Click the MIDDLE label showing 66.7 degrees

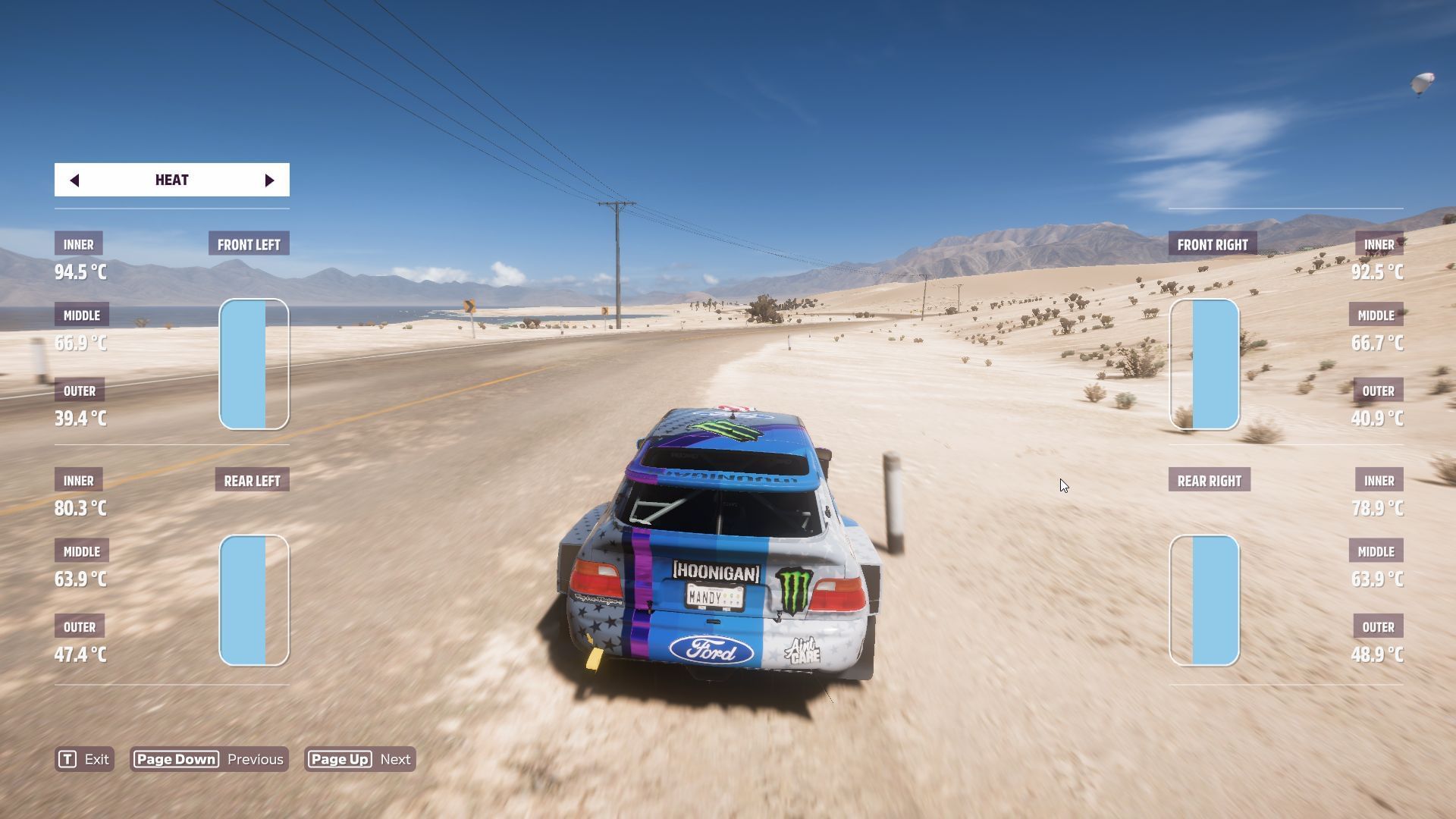1376,315
